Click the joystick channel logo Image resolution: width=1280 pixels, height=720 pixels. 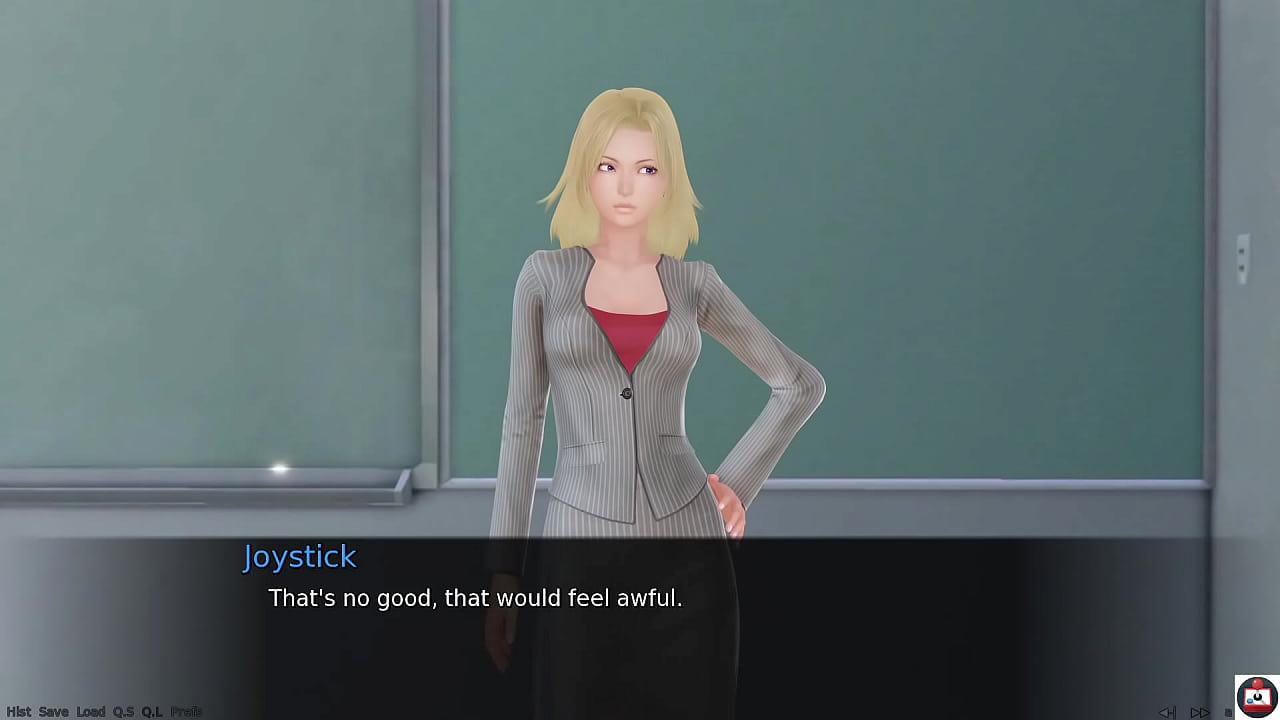coord(1256,696)
